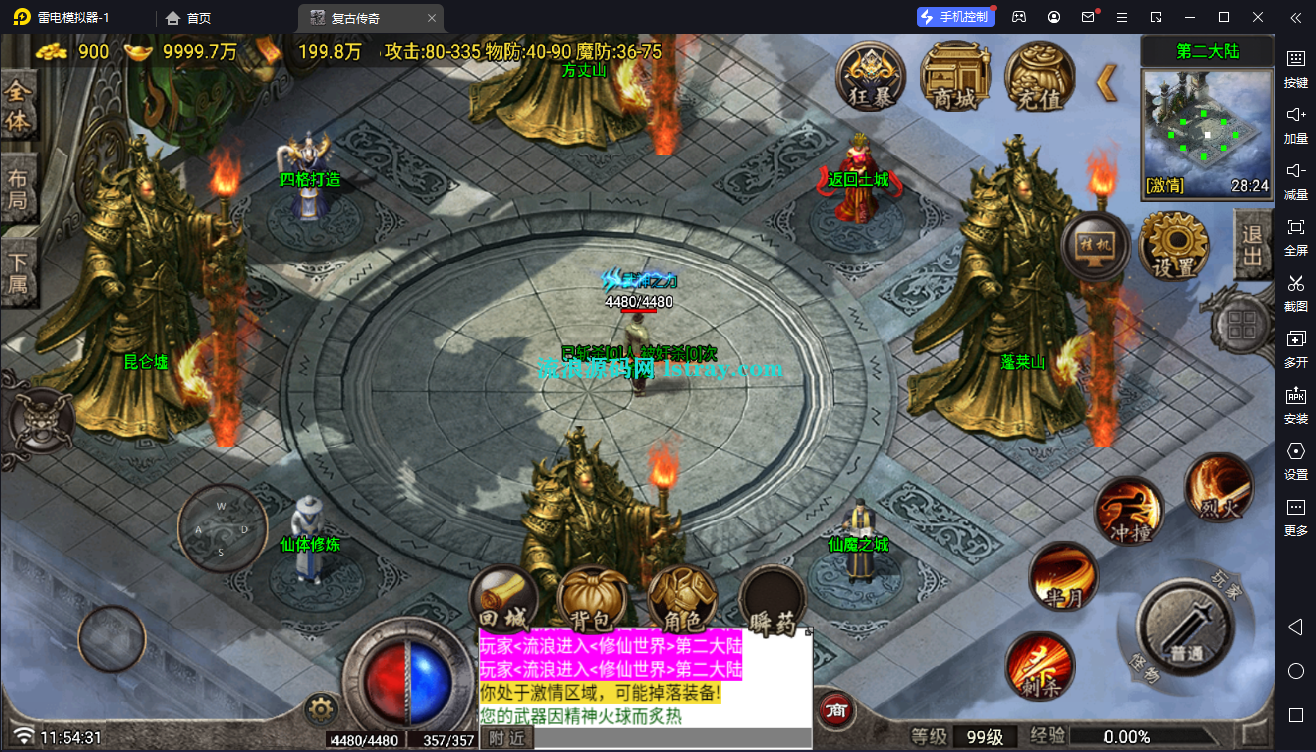Screen dimensions: 1316x752
Task: Click the 挂机 auto-play button
Action: pyautogui.click(x=1096, y=246)
